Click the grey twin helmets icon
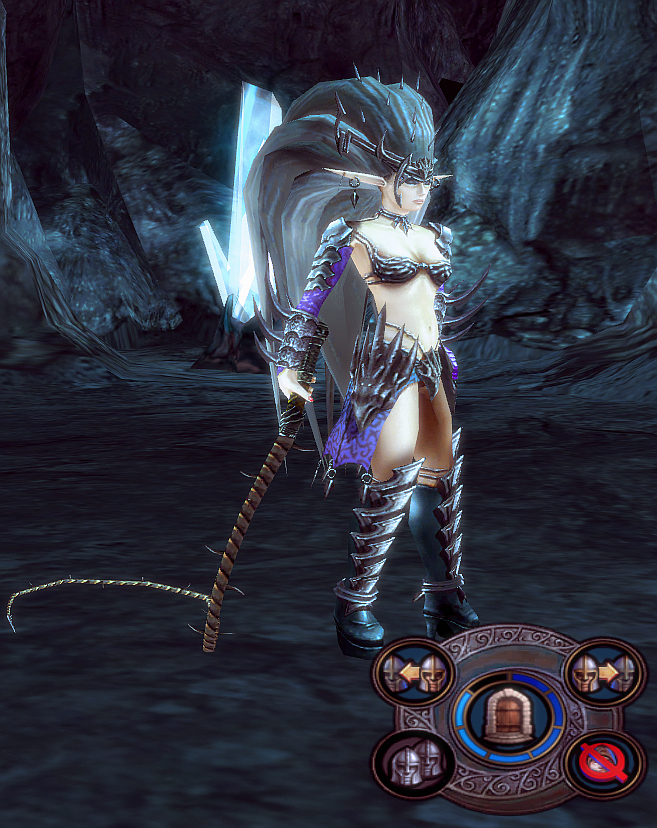The image size is (657, 828). [412, 763]
